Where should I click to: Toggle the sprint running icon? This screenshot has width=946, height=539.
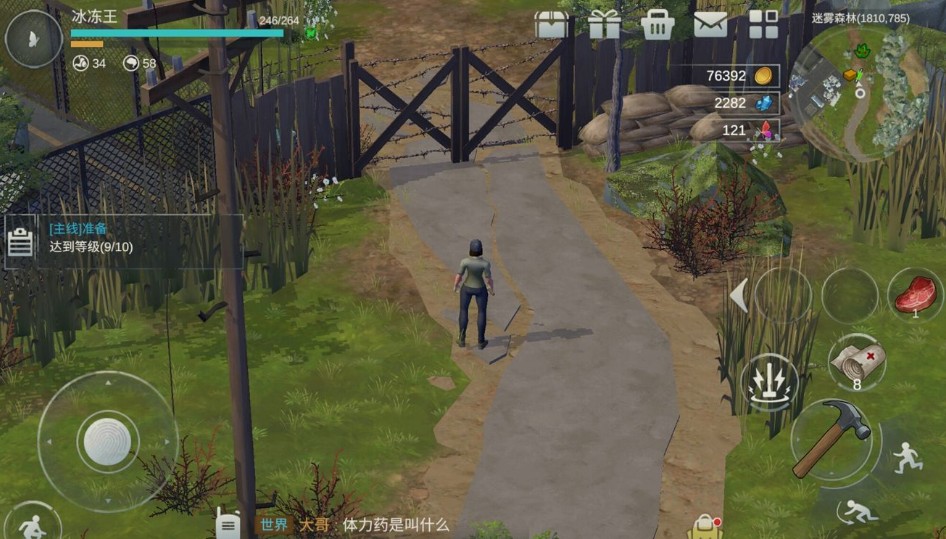click(908, 457)
